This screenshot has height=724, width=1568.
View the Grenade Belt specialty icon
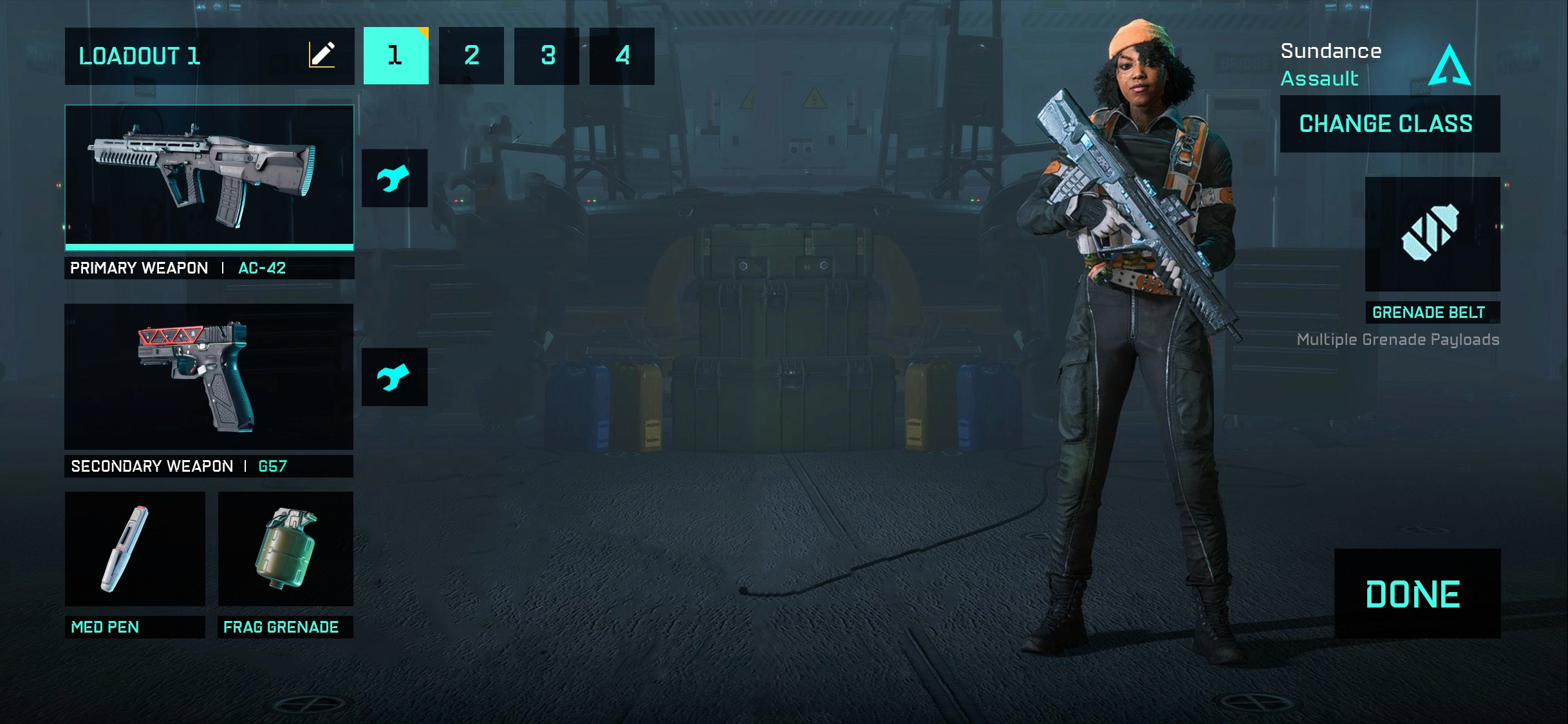(1432, 234)
